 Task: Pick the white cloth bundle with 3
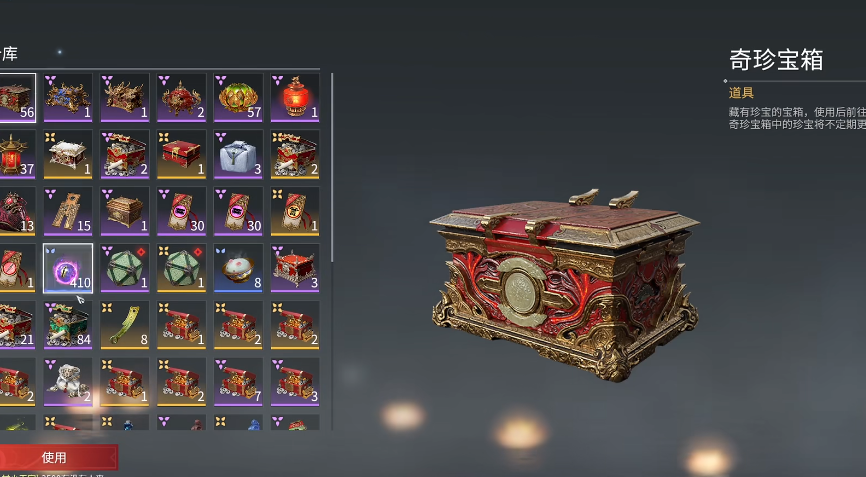coord(238,154)
